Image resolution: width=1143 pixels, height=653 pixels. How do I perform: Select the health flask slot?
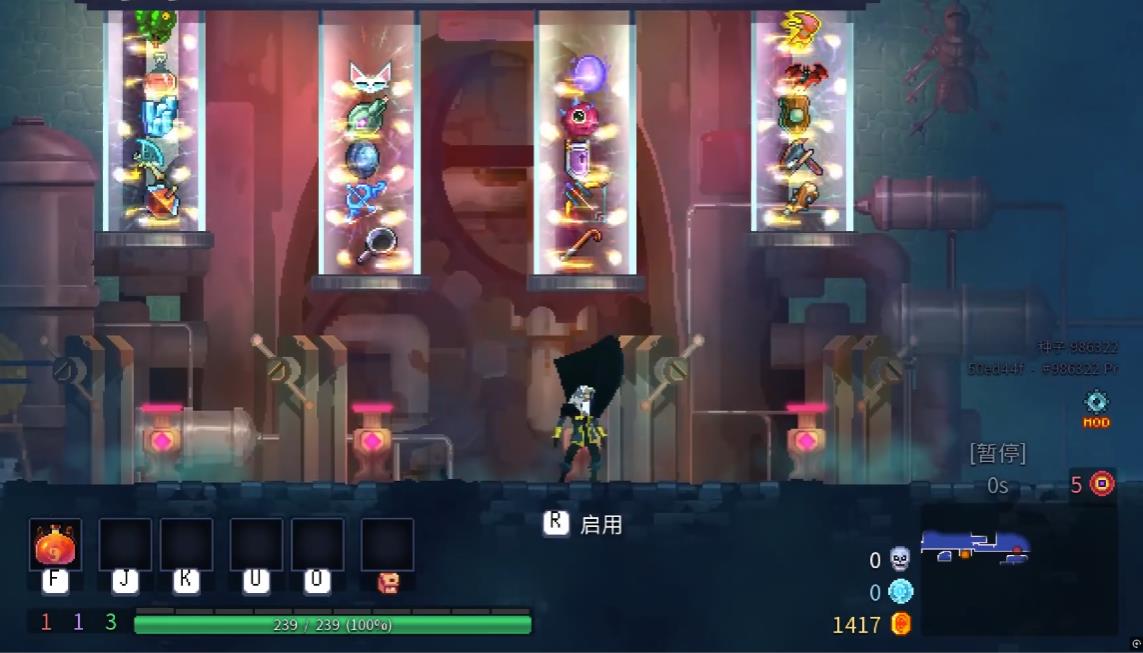(x=55, y=545)
